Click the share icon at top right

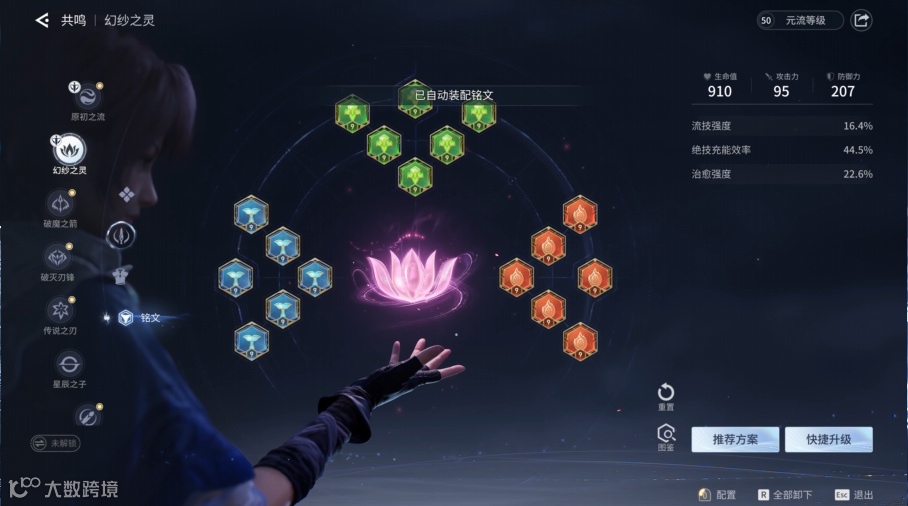pos(861,20)
